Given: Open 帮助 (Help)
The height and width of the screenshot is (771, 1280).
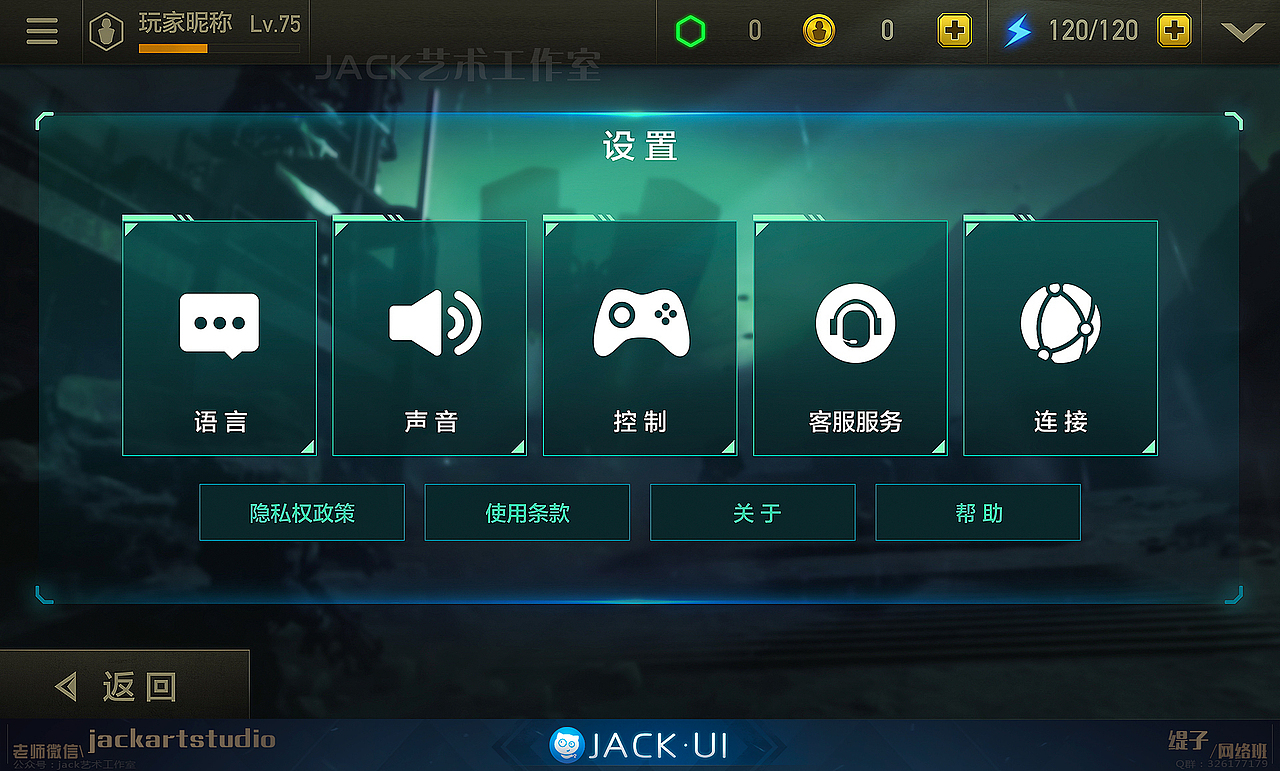Looking at the screenshot, I should pyautogui.click(x=977, y=512).
